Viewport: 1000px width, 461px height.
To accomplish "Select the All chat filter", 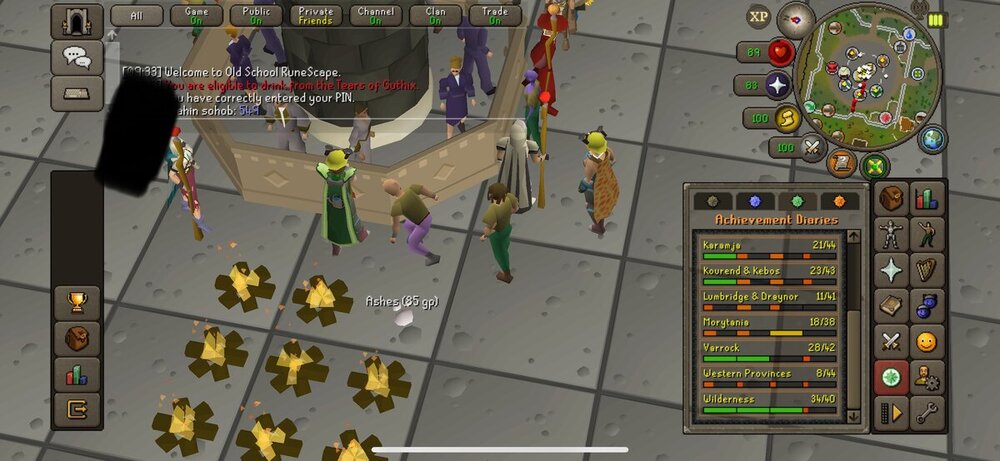I will tap(136, 16).
